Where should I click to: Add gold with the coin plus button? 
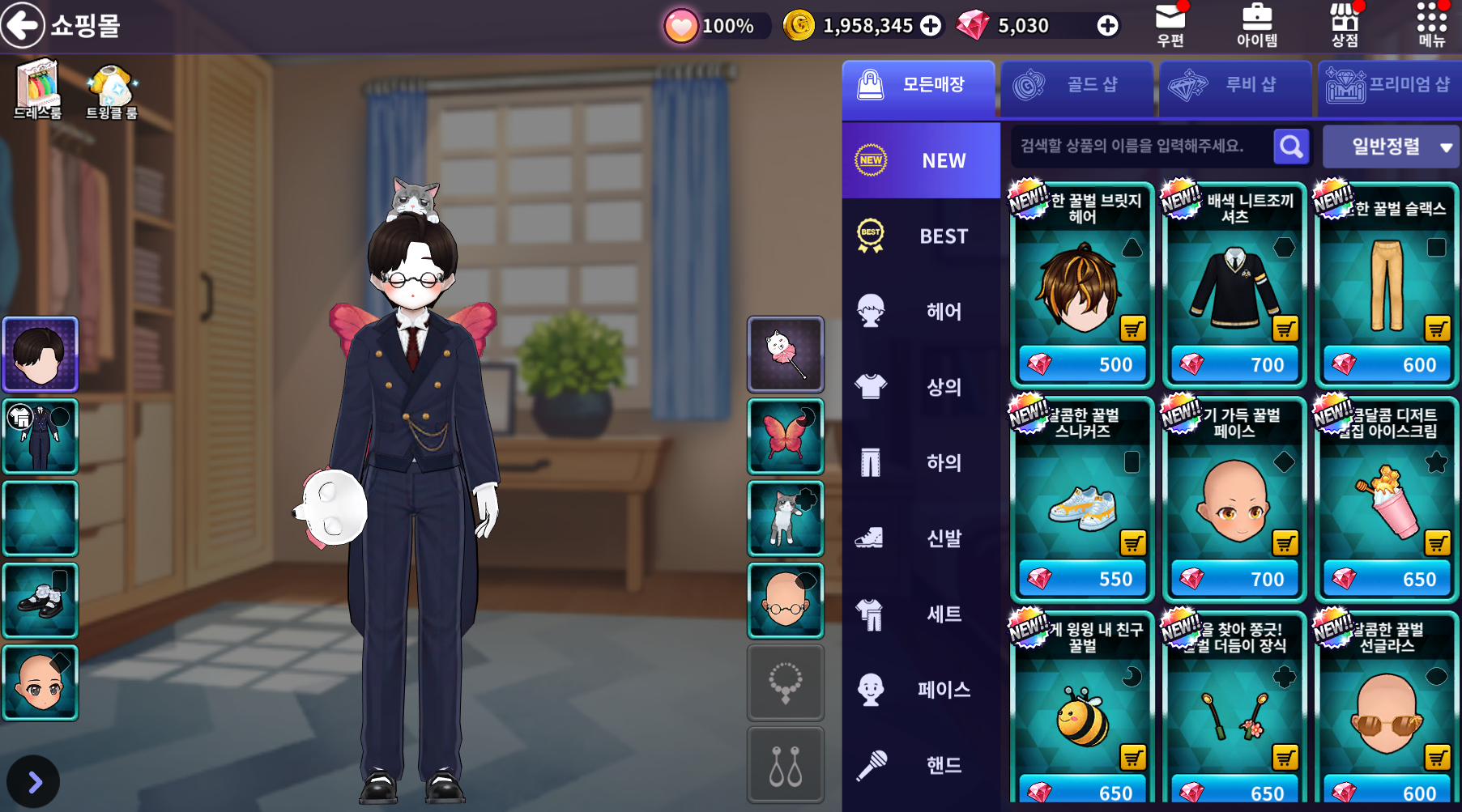931,26
